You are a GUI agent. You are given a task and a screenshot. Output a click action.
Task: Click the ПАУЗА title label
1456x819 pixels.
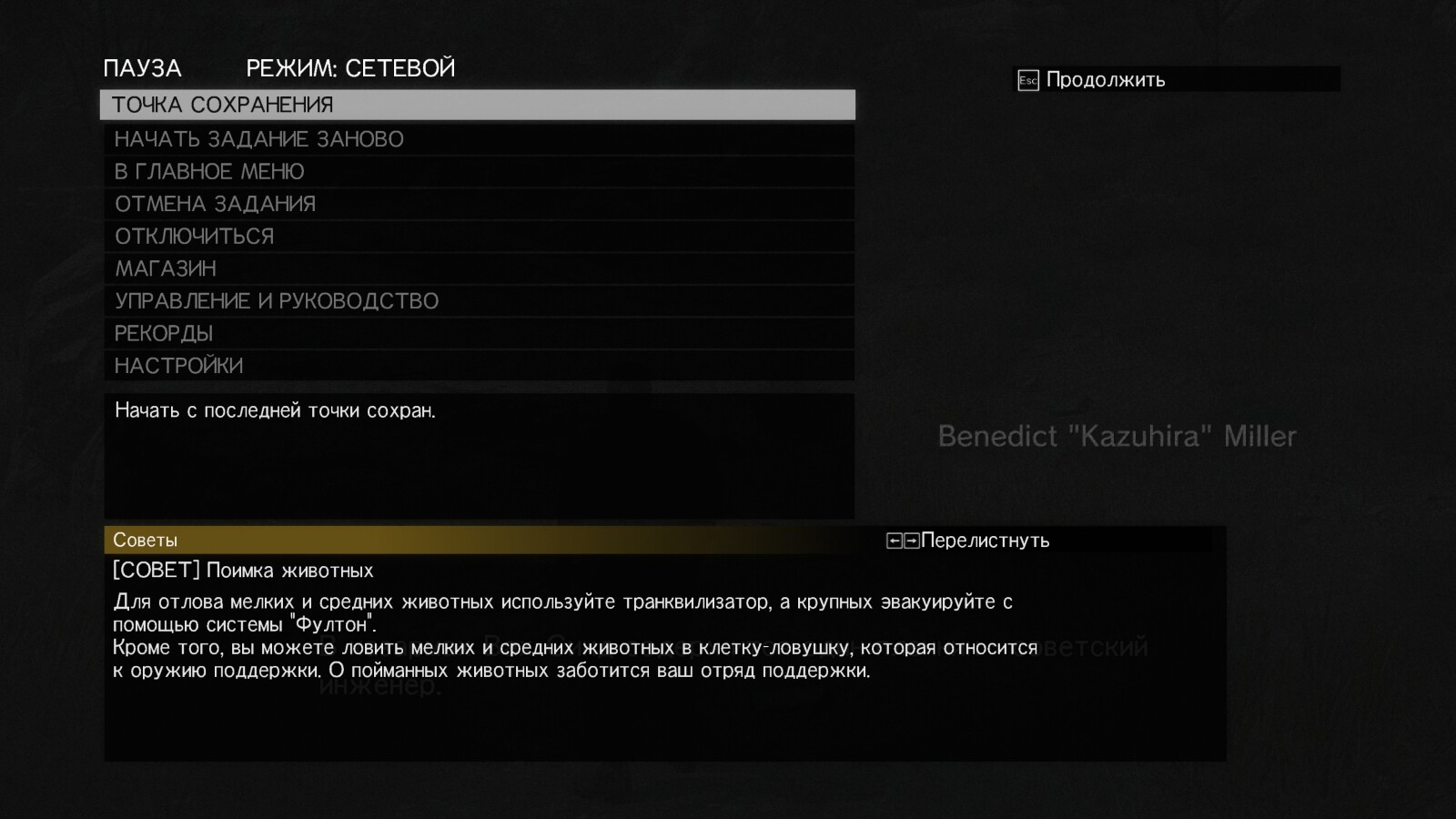pos(142,67)
